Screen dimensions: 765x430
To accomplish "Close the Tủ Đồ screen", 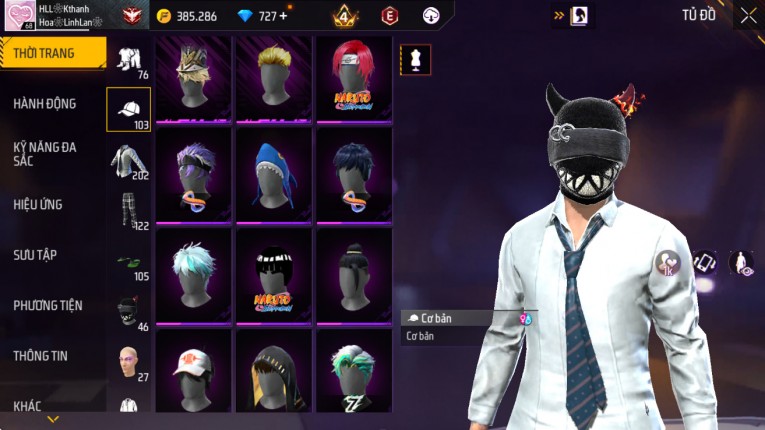I will [748, 15].
